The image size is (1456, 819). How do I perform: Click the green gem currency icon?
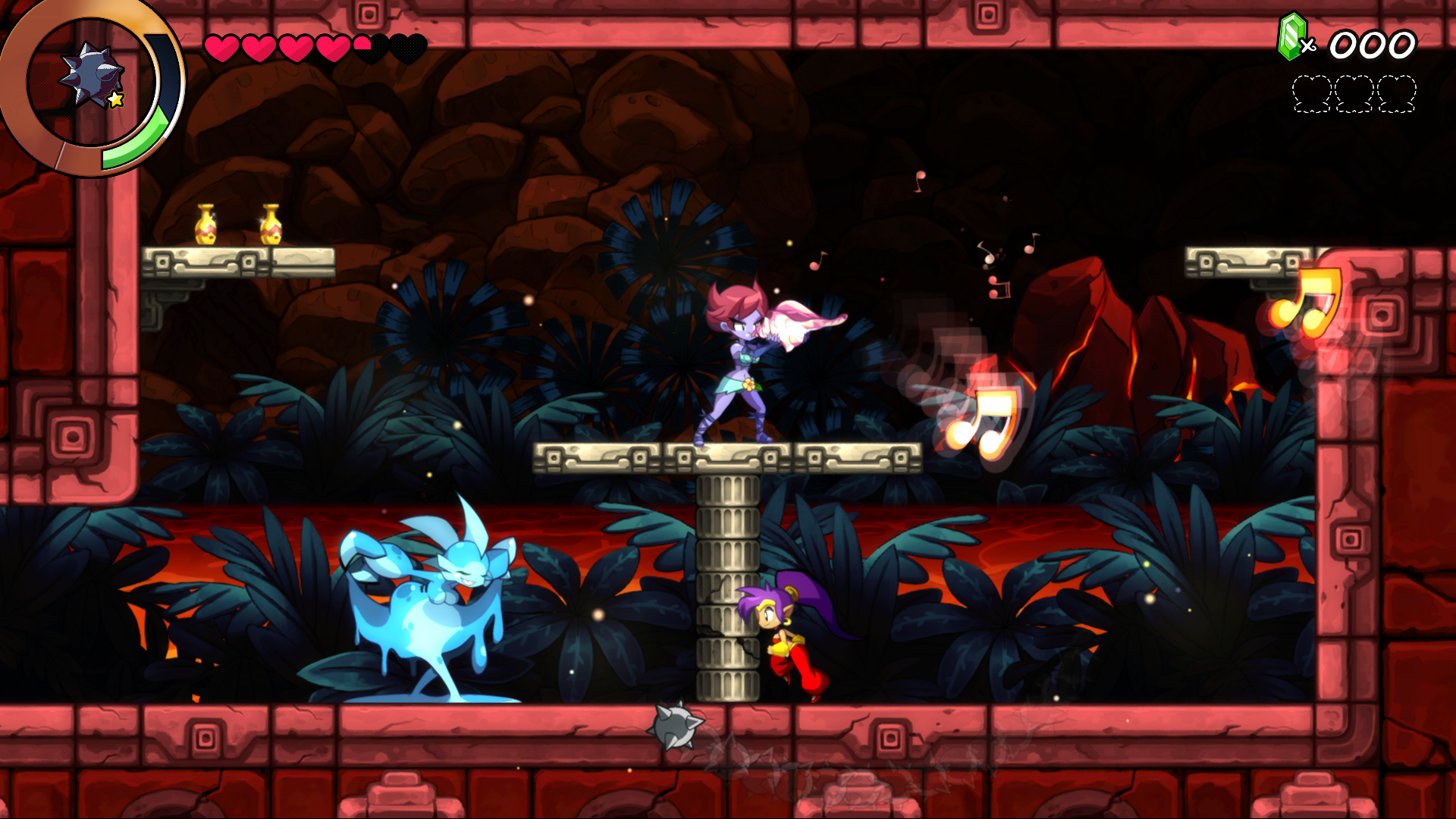point(1291,37)
